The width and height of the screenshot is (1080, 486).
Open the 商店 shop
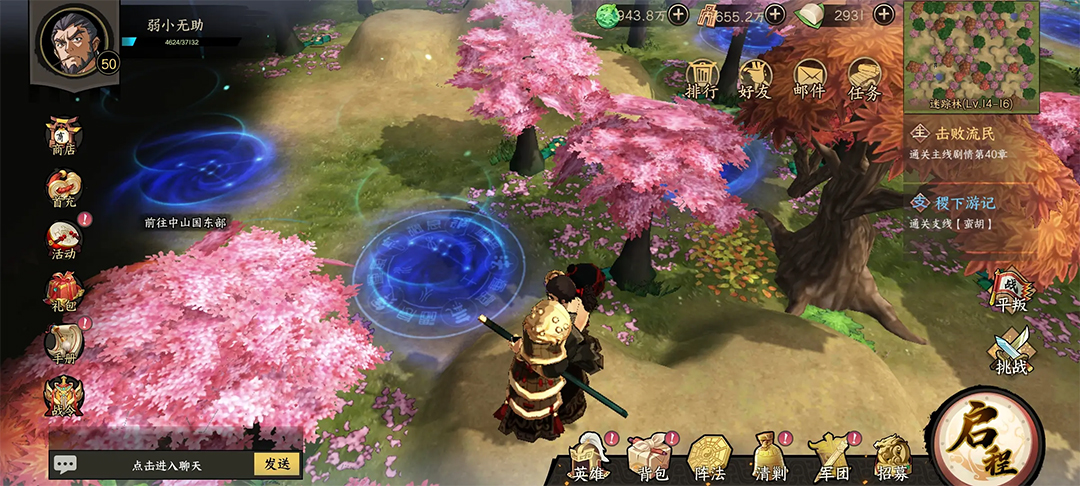click(x=65, y=135)
